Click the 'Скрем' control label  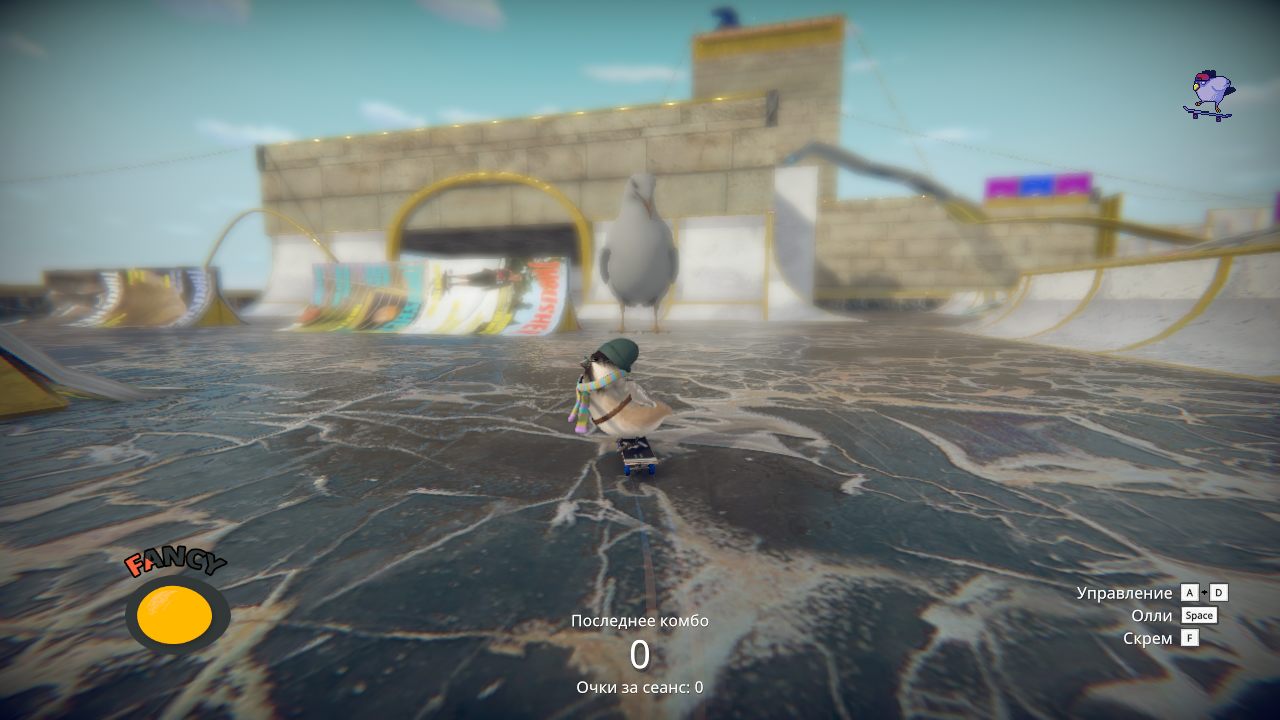click(x=1148, y=638)
